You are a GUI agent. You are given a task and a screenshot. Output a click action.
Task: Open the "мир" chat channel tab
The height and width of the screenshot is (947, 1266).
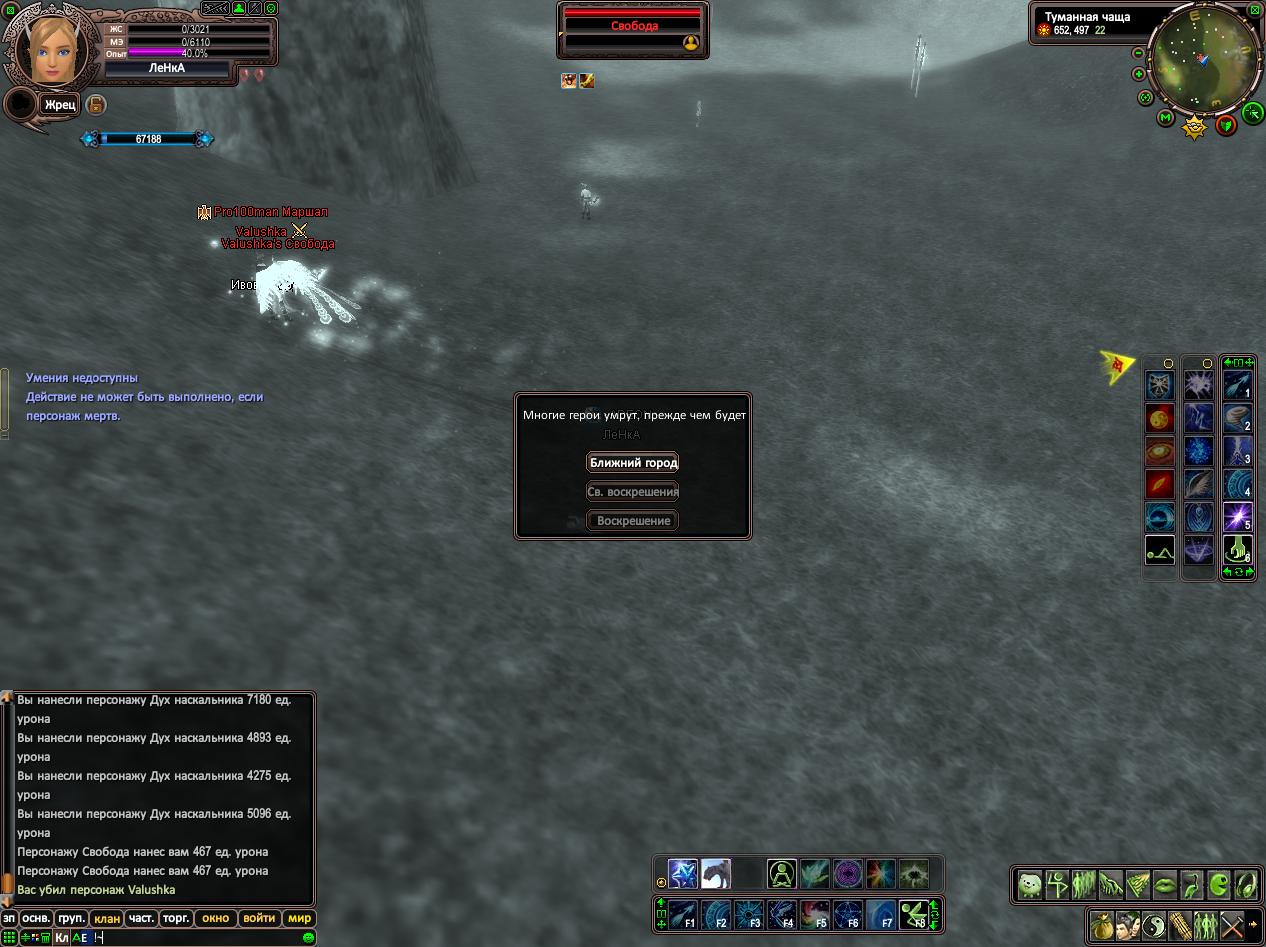[x=299, y=918]
